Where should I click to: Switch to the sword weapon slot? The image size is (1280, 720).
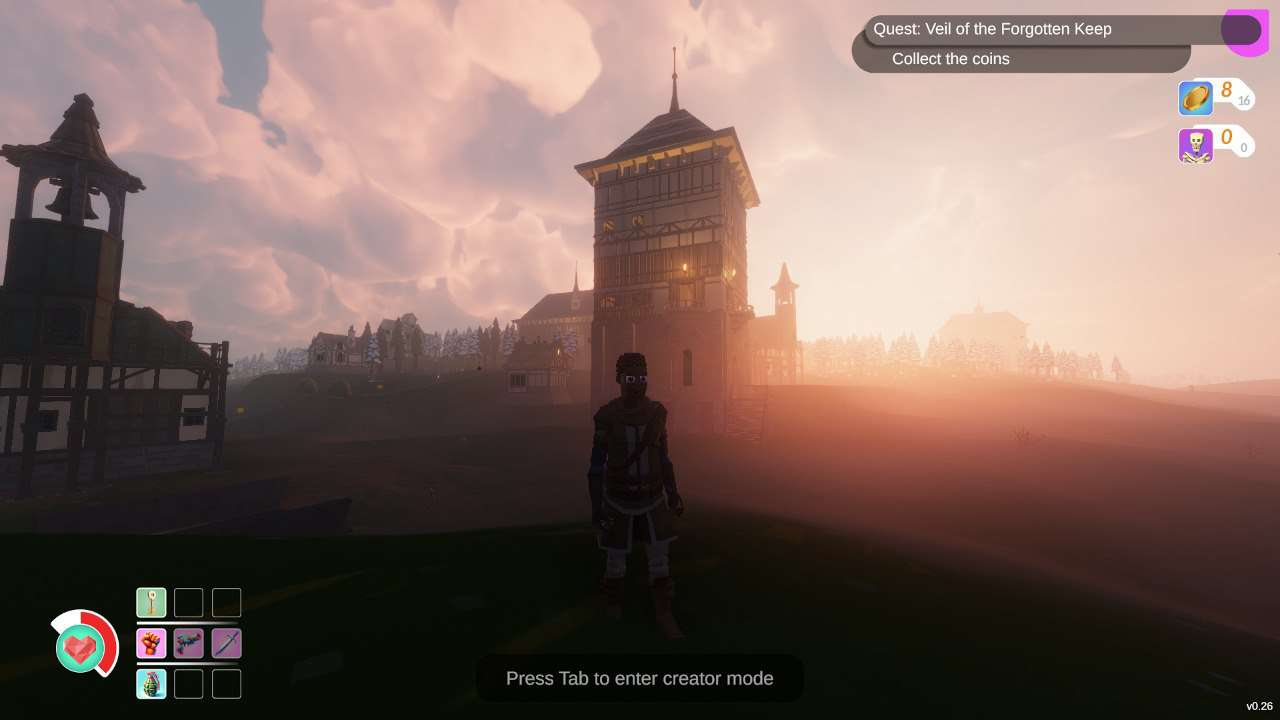227,643
